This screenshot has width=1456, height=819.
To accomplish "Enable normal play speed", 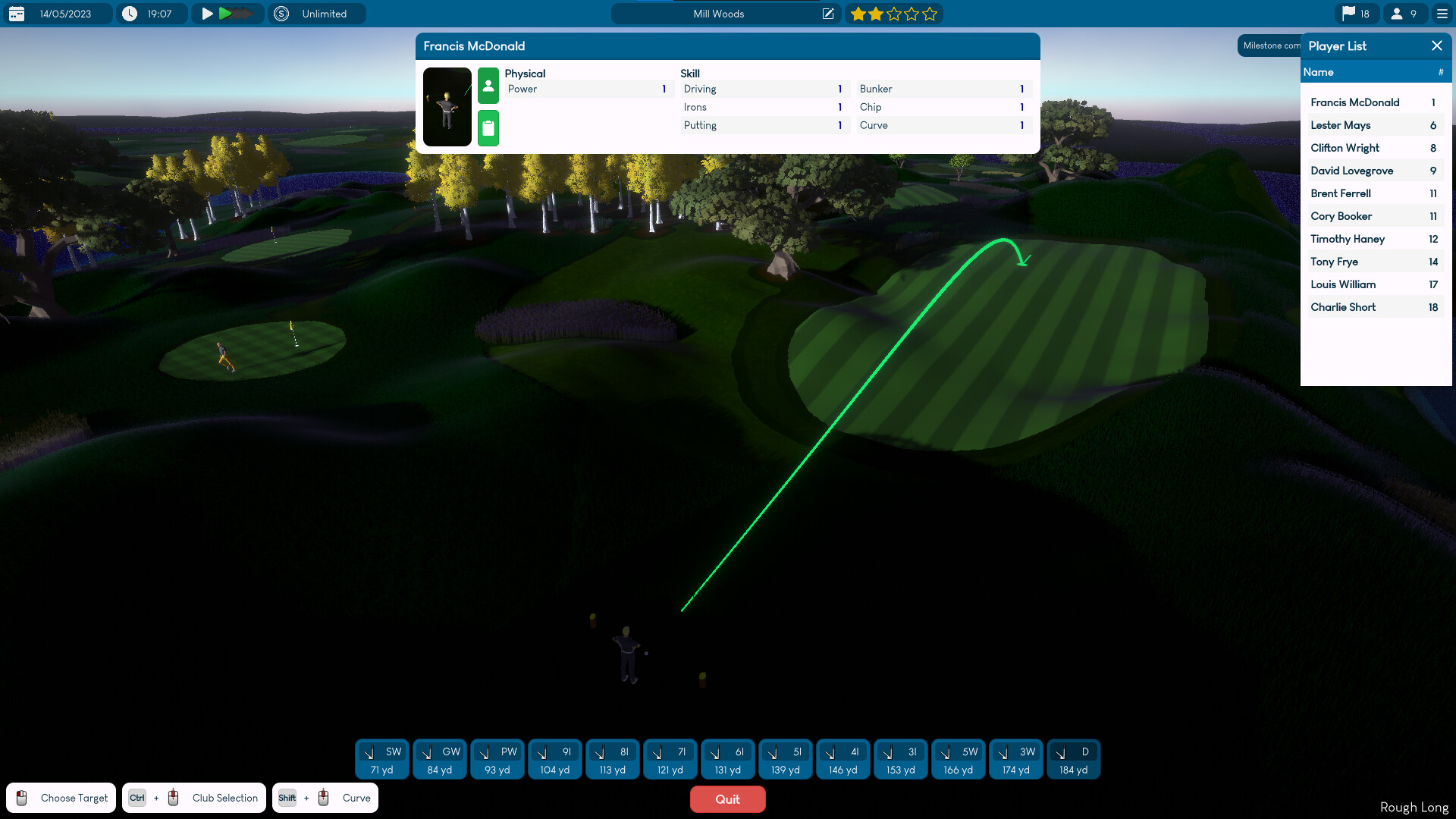I will tap(206, 13).
